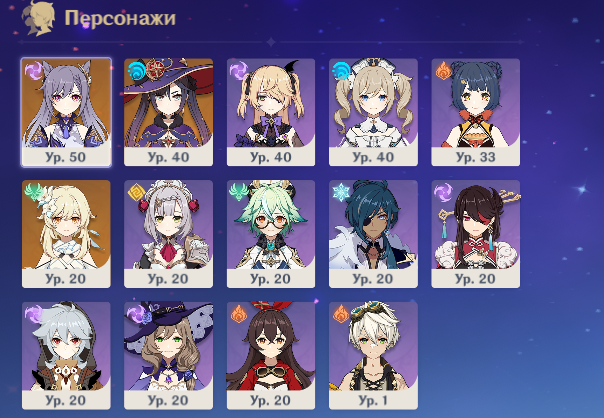
Task: Select Barbara's Hydro character card
Action: (x=374, y=111)
